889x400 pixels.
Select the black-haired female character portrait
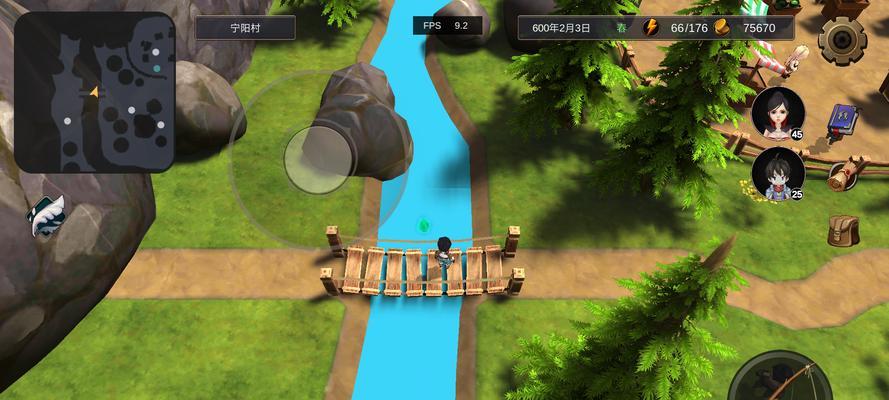pos(777,113)
